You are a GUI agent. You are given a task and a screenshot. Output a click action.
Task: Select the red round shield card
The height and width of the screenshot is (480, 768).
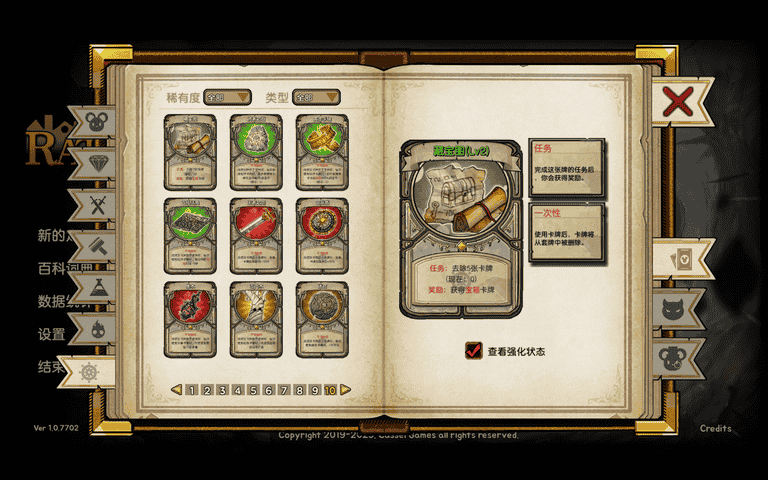[x=322, y=234]
